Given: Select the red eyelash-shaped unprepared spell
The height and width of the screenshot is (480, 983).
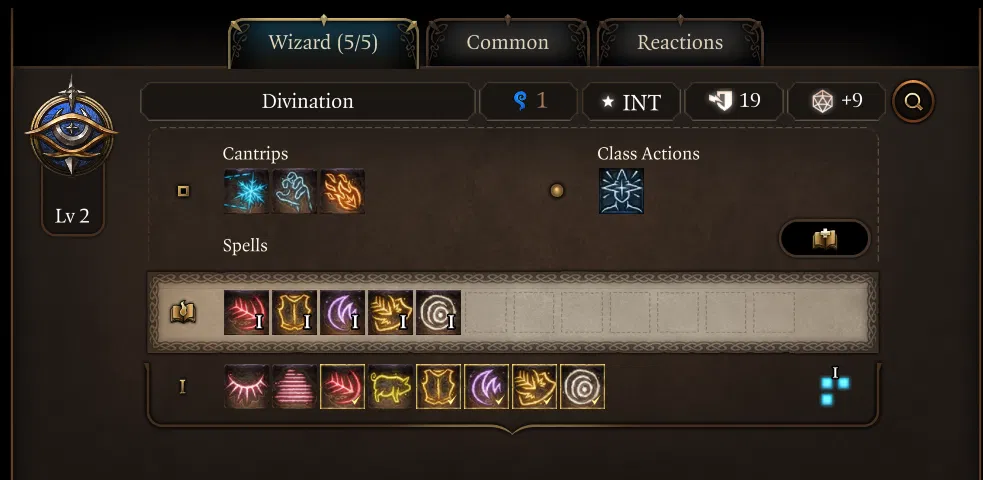Looking at the screenshot, I should pyautogui.click(x=245, y=386).
